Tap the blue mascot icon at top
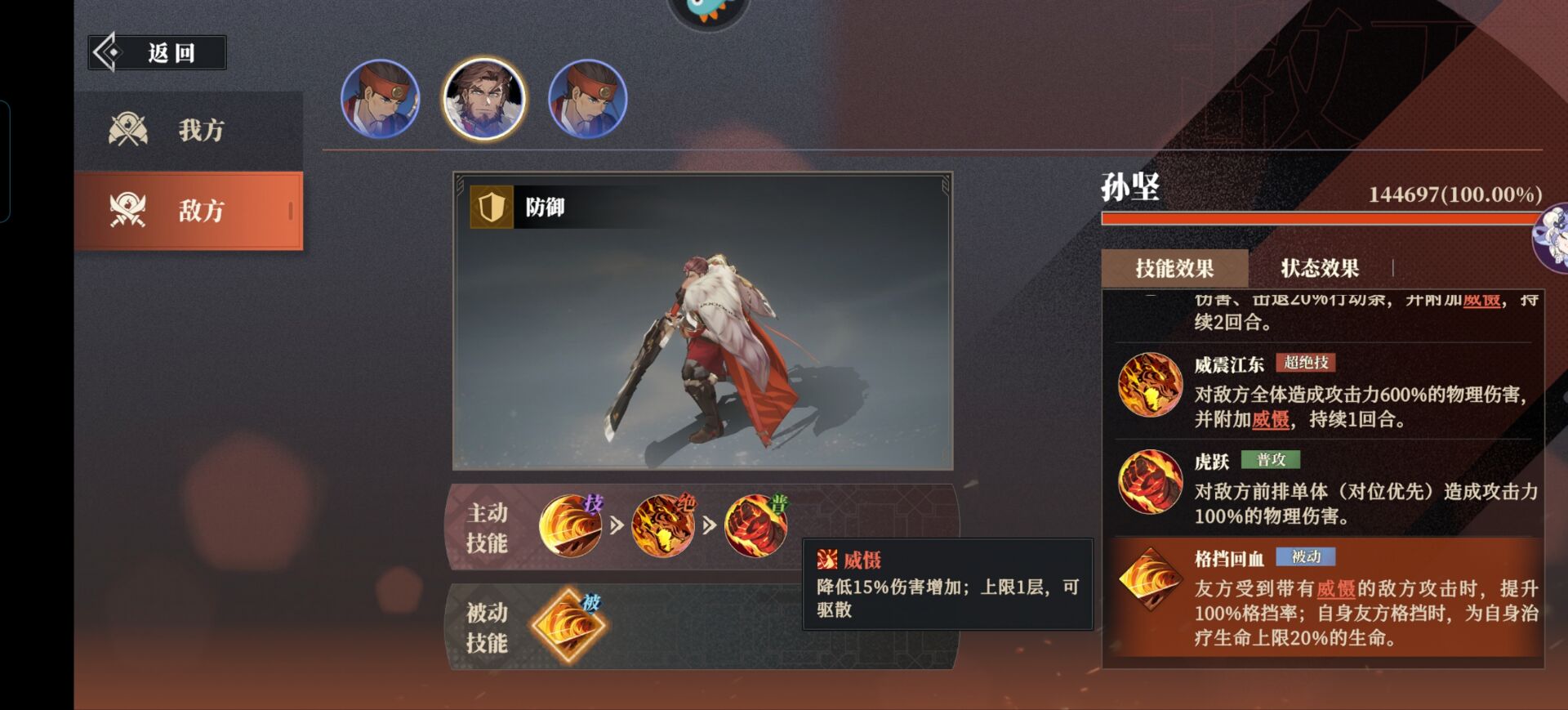Viewport: 1568px width, 710px height. click(708, 10)
